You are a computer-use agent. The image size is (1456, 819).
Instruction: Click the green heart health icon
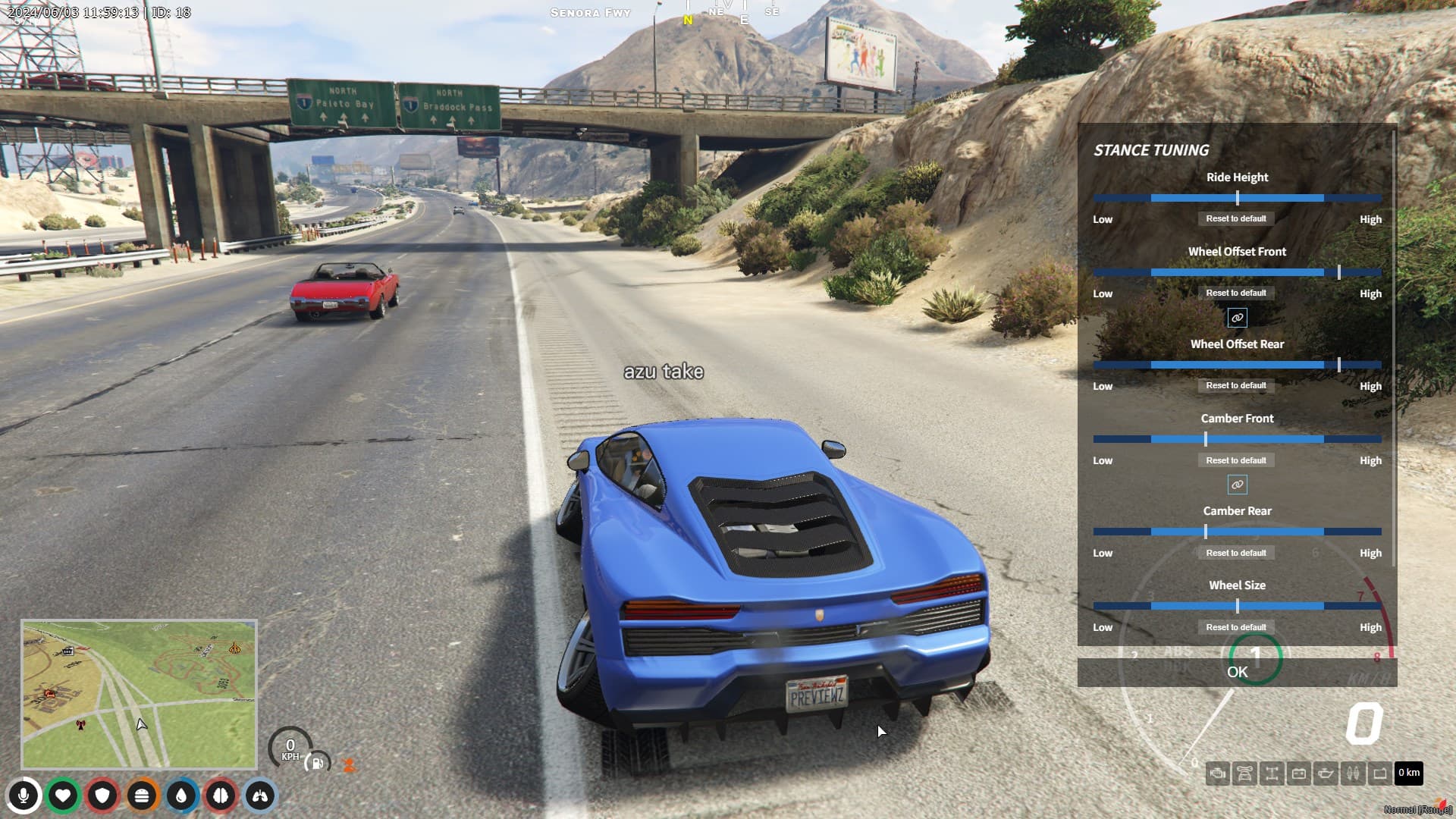[64, 795]
